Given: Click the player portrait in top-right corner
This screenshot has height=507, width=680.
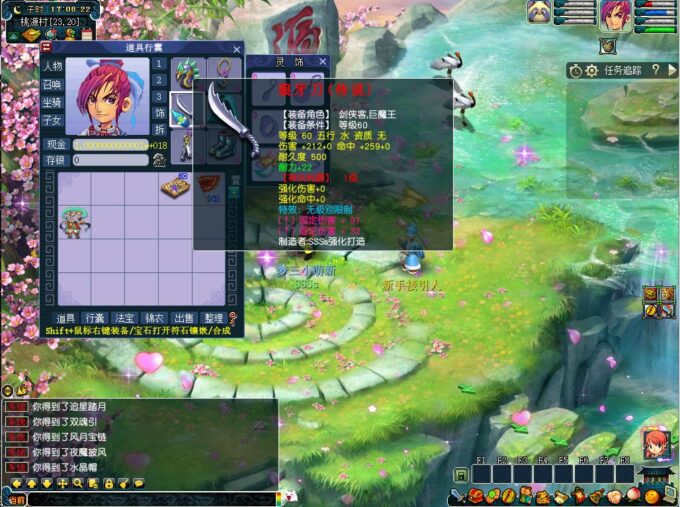Looking at the screenshot, I should pyautogui.click(x=615, y=17).
